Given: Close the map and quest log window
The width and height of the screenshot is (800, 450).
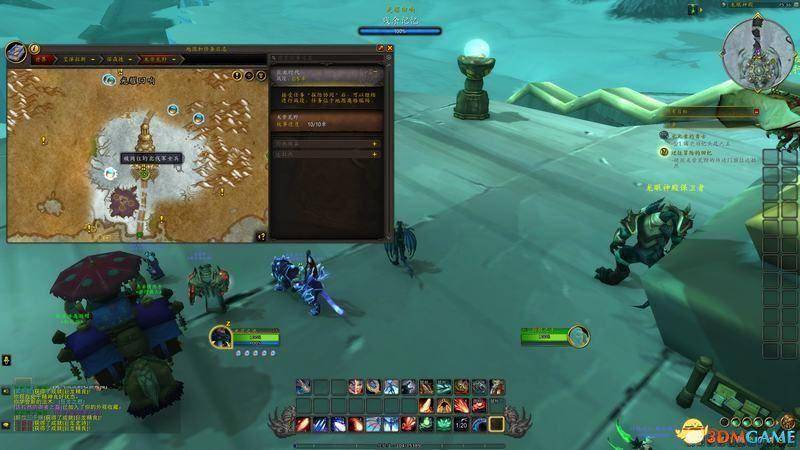Looking at the screenshot, I should pos(389,47).
